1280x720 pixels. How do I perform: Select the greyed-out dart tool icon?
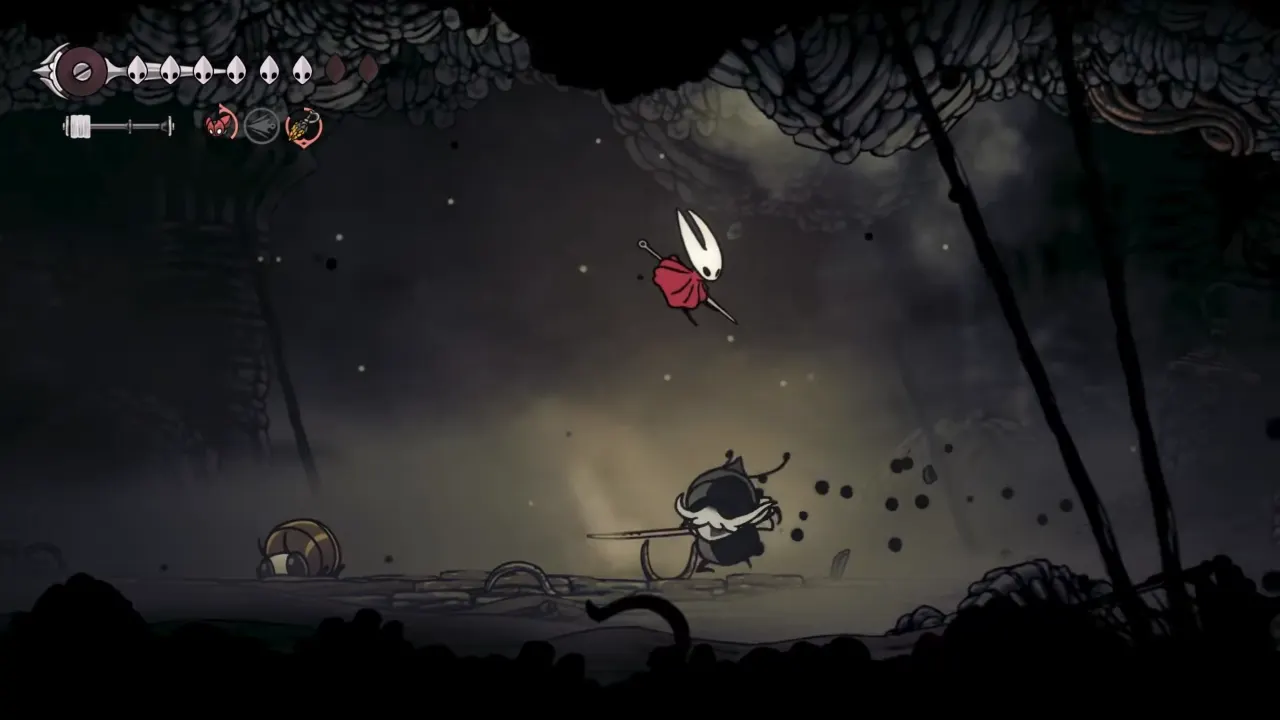tap(262, 126)
